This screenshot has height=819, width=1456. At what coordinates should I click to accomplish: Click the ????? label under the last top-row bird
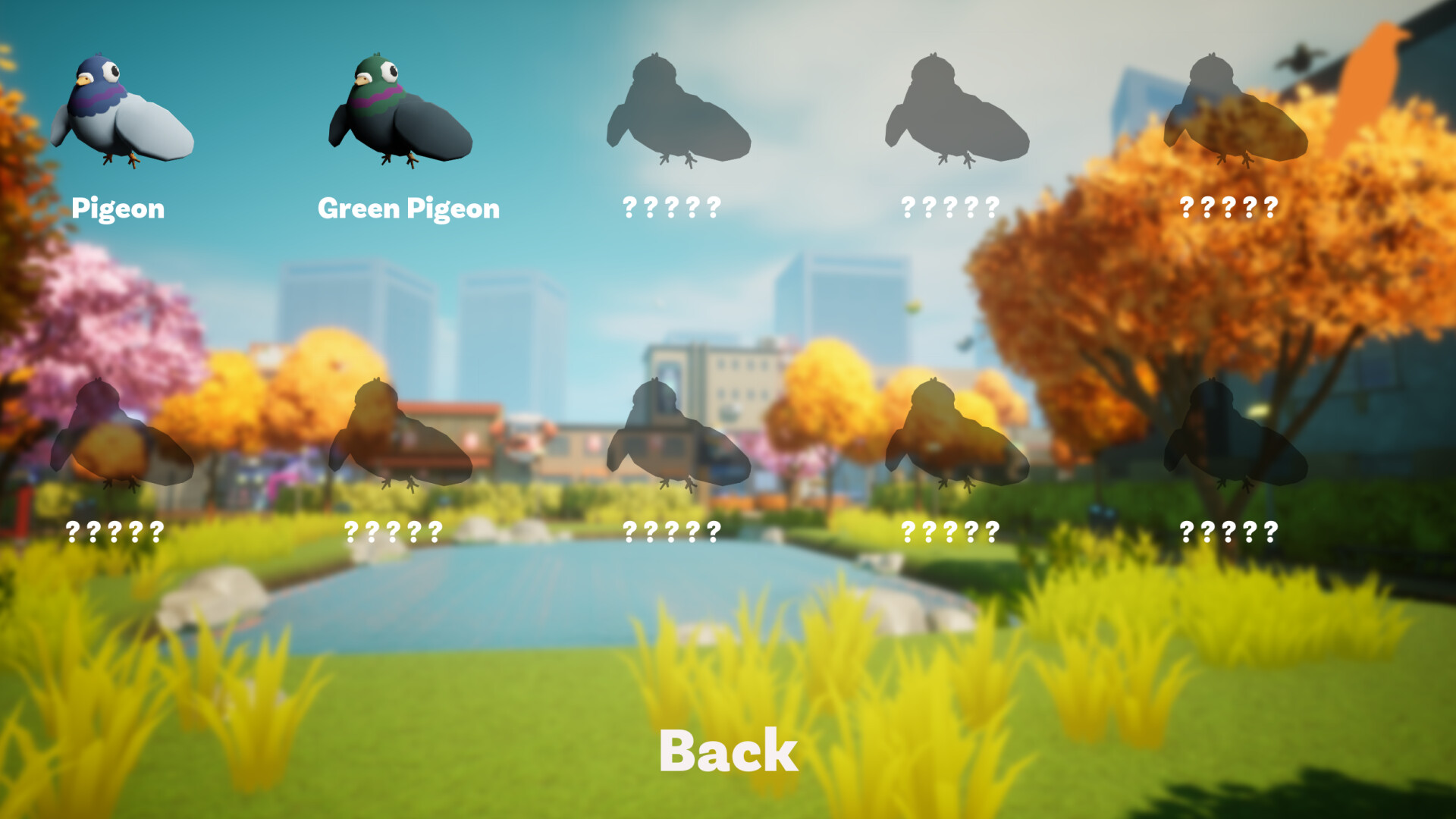point(1228,206)
